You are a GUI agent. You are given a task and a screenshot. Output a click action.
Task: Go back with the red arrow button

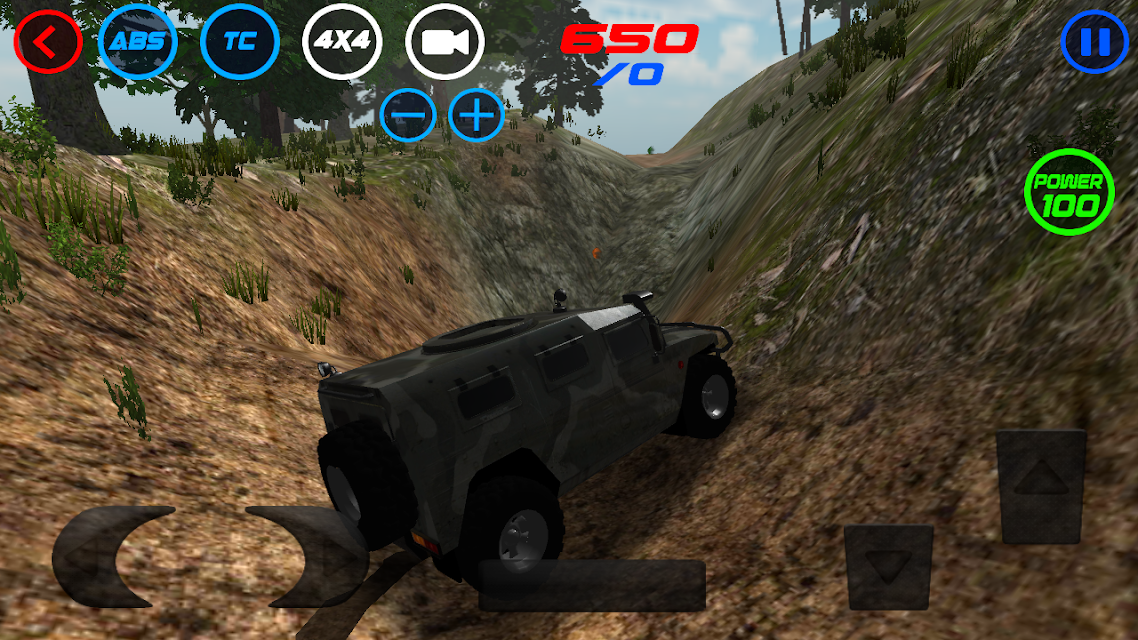(x=46, y=42)
